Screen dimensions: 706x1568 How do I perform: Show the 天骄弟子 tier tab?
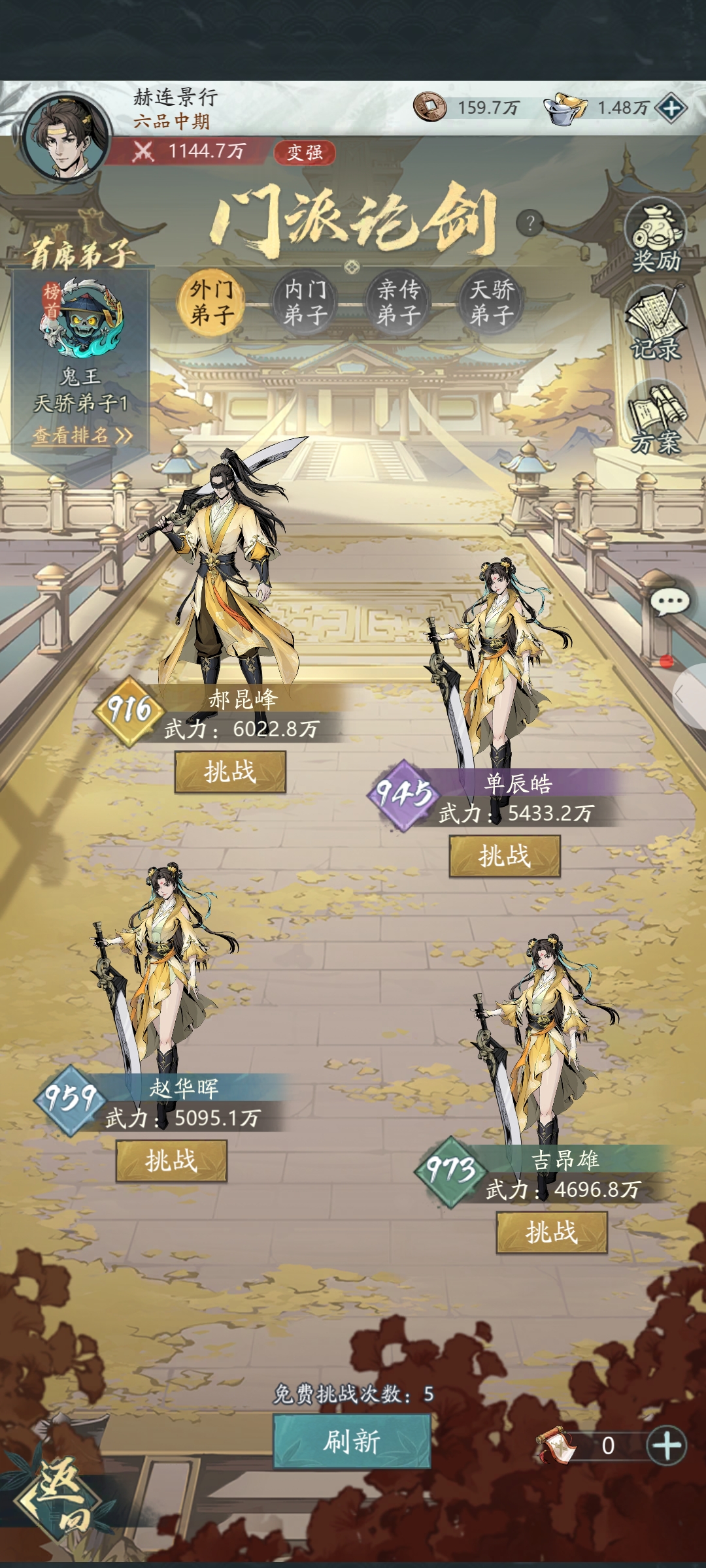(492, 302)
